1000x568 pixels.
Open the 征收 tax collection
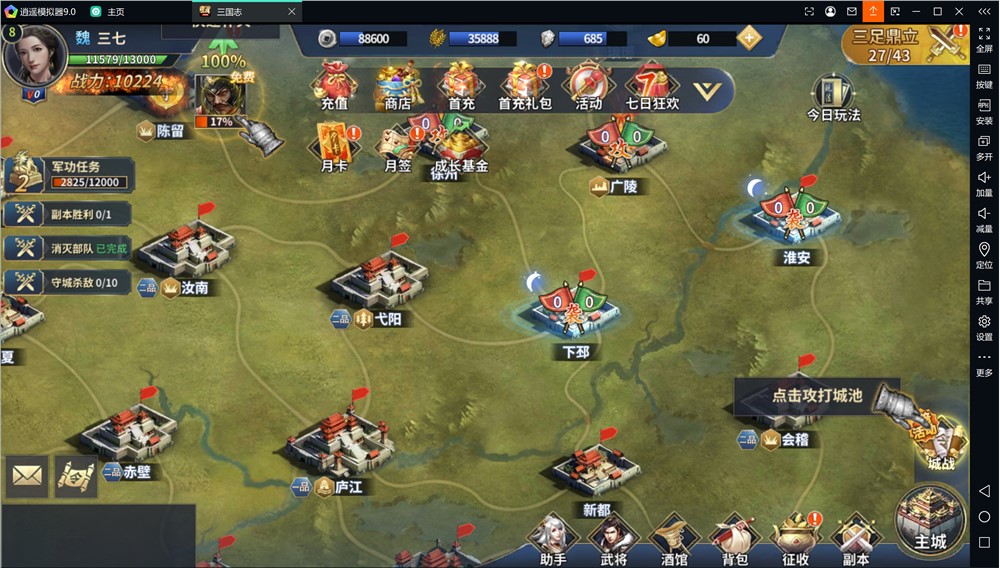(796, 539)
